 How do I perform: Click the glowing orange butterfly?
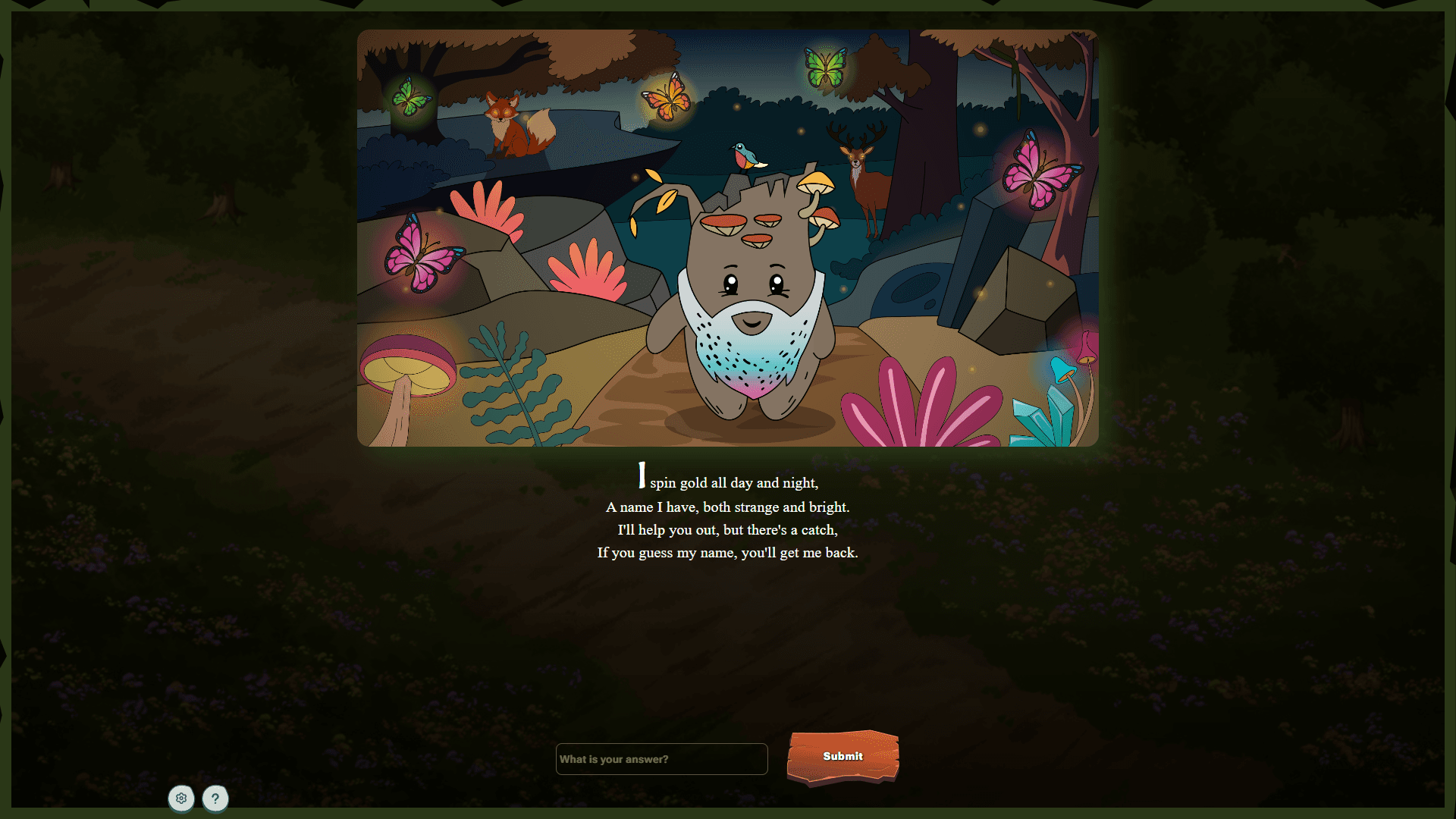coord(667,101)
